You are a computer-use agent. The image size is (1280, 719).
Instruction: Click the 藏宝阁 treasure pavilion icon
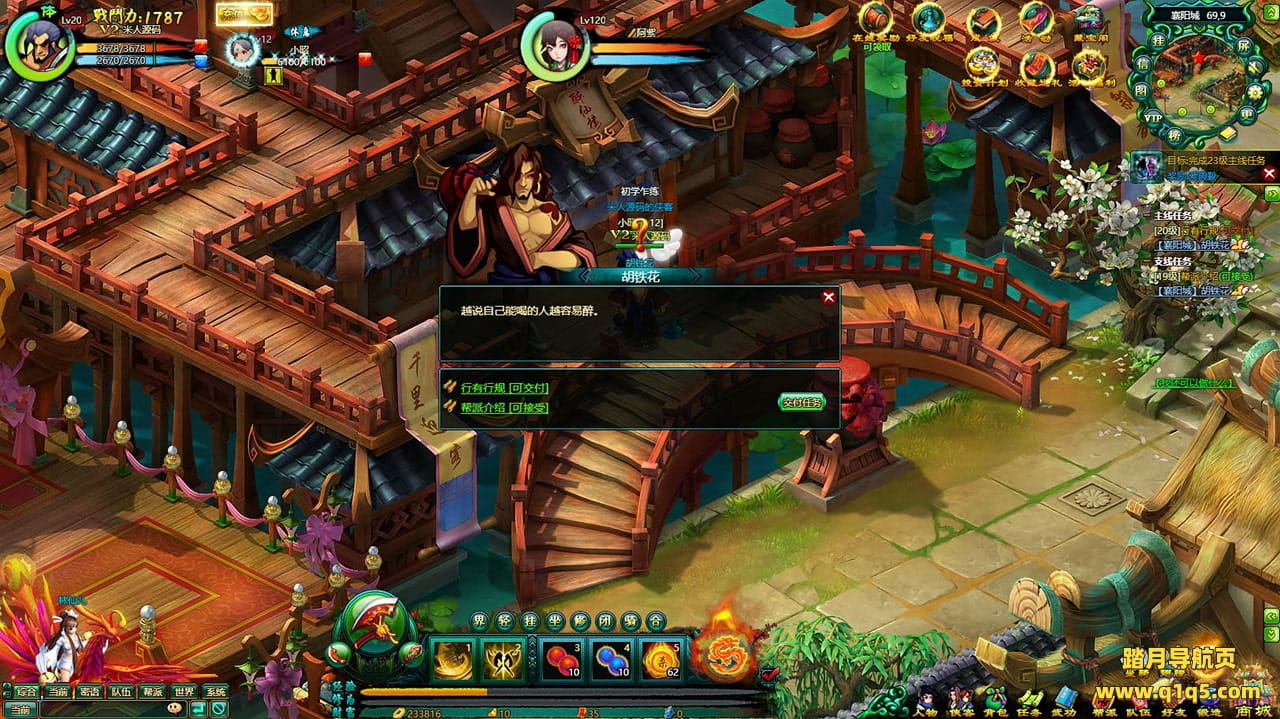tap(1089, 20)
